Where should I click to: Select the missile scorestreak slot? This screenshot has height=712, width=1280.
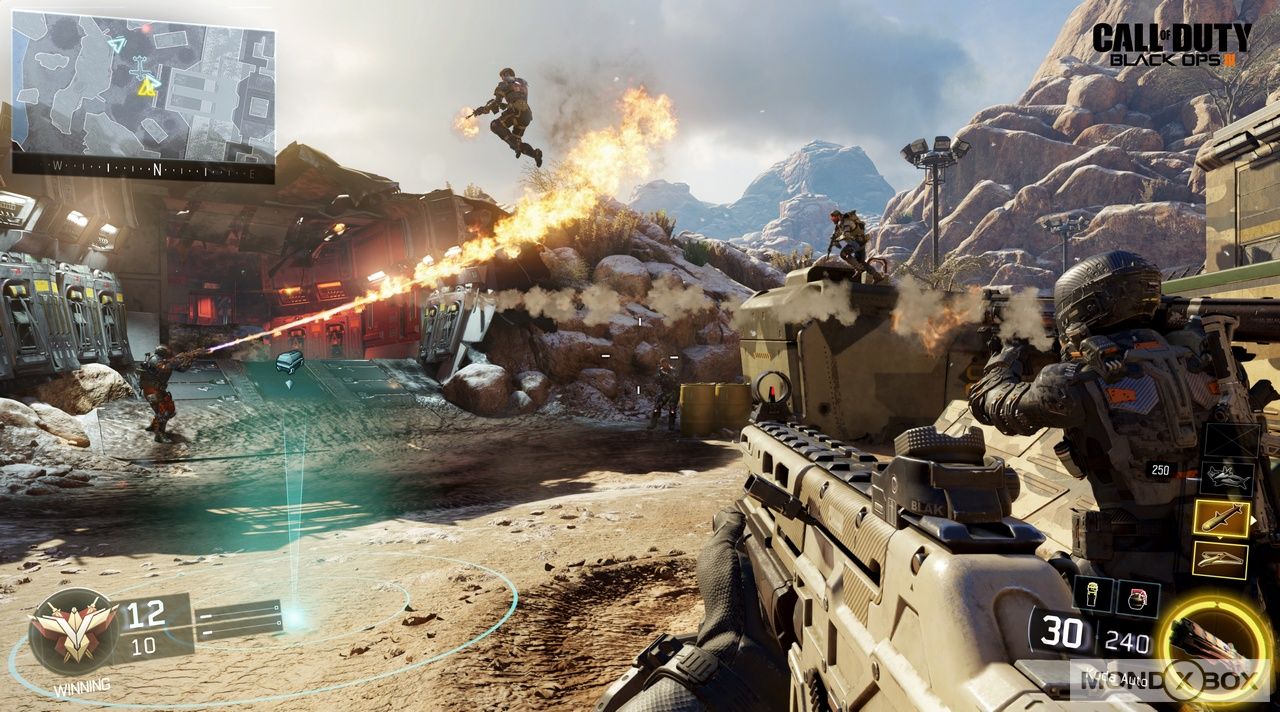click(1221, 518)
